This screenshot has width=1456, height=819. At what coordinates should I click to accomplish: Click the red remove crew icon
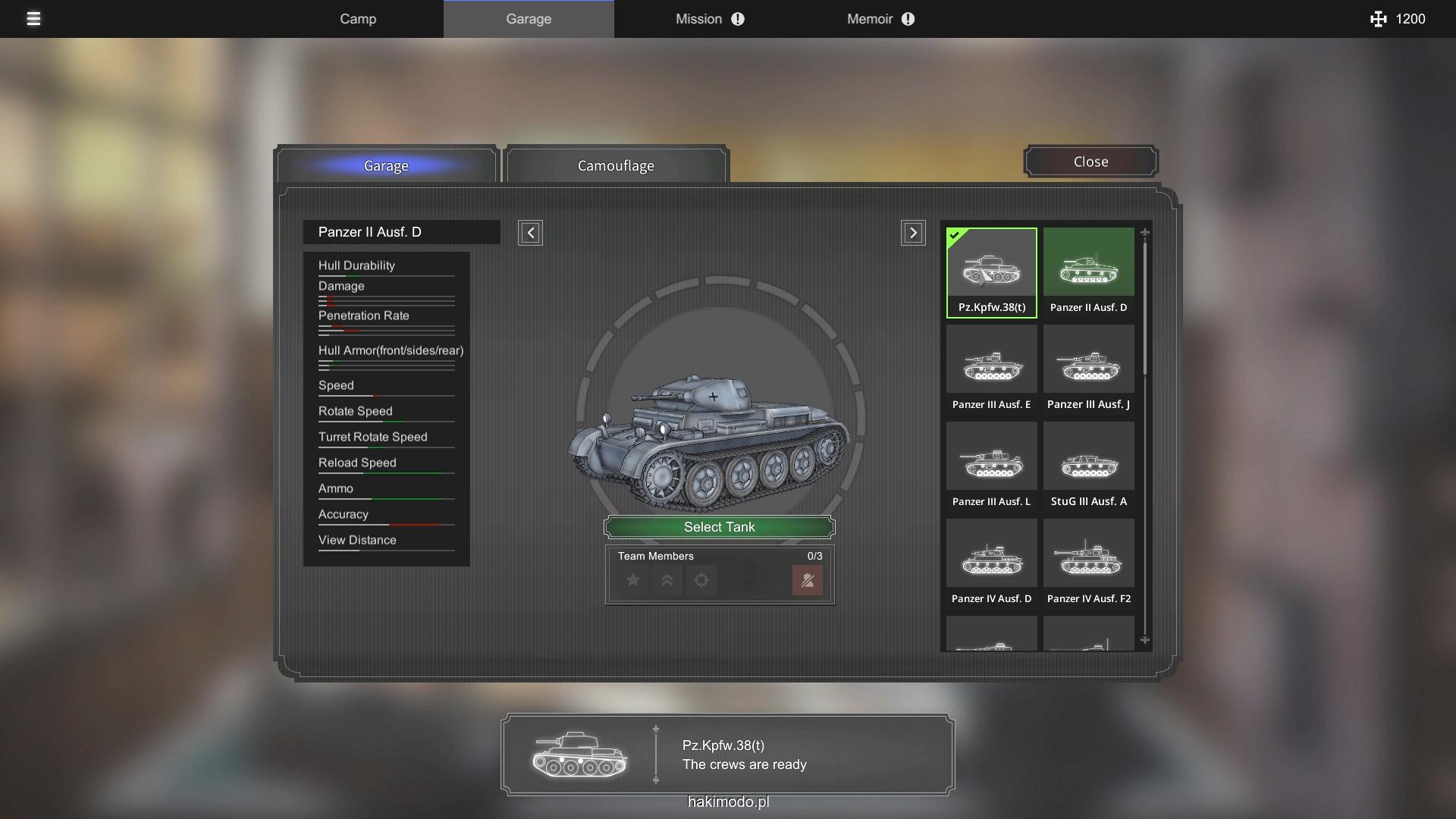coord(808,581)
